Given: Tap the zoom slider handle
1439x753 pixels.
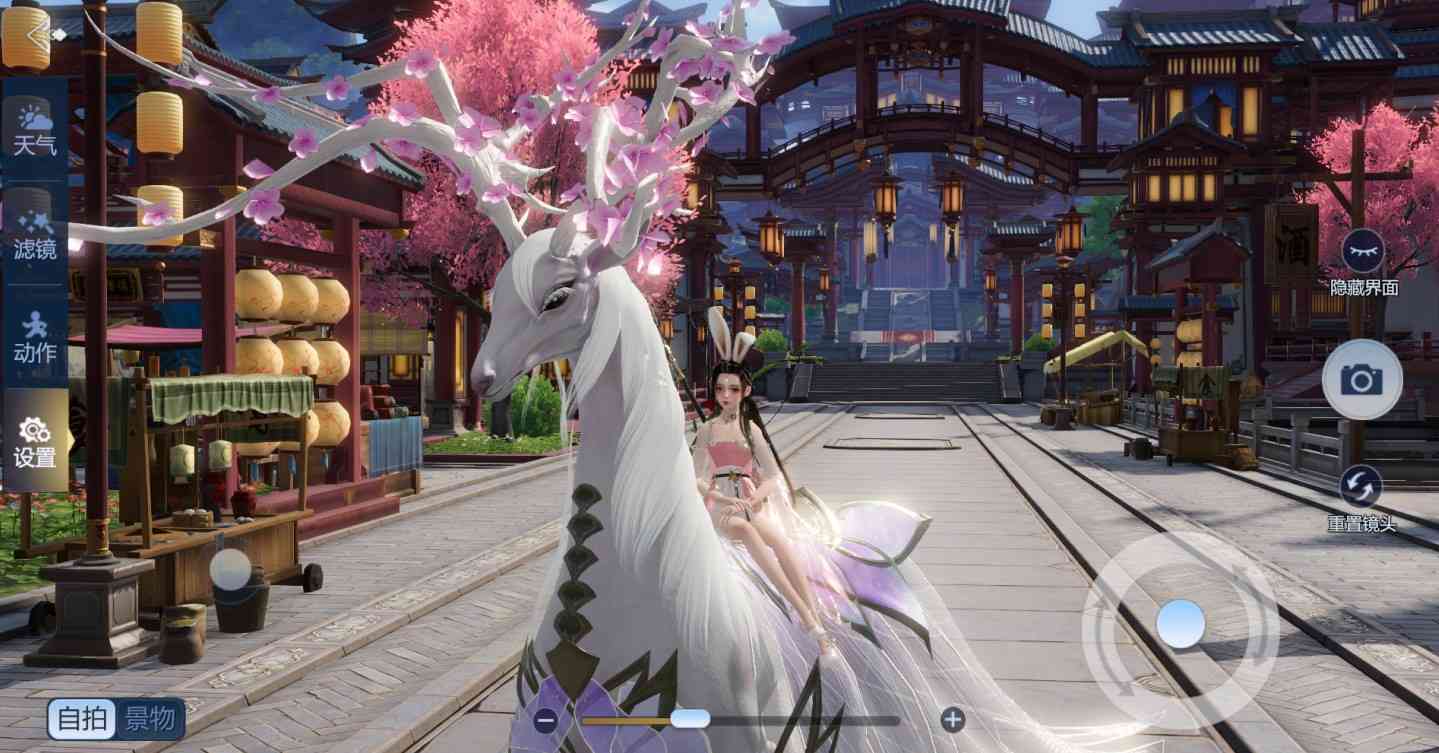Looking at the screenshot, I should click(691, 718).
